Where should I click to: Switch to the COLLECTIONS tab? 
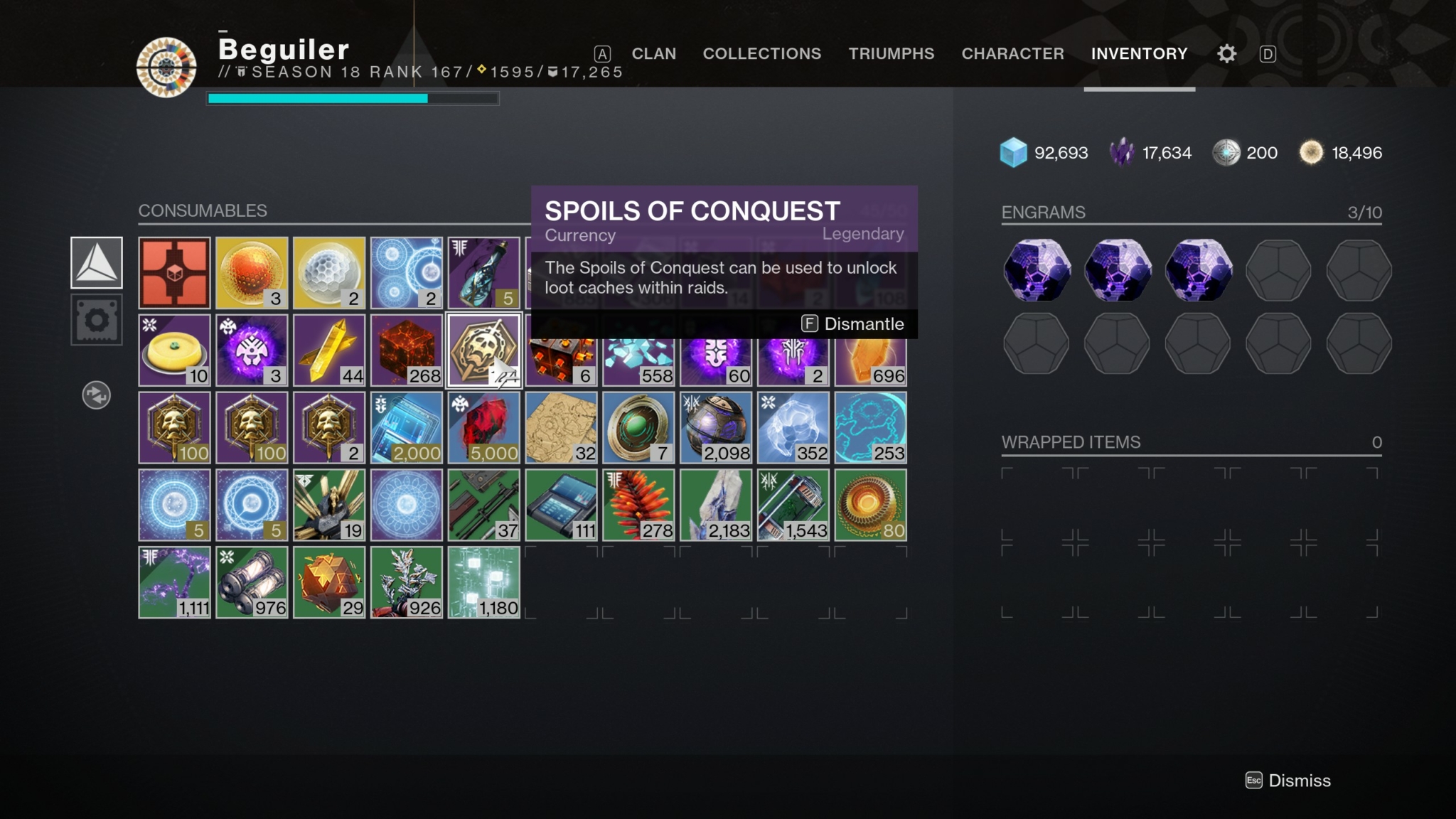tap(762, 53)
